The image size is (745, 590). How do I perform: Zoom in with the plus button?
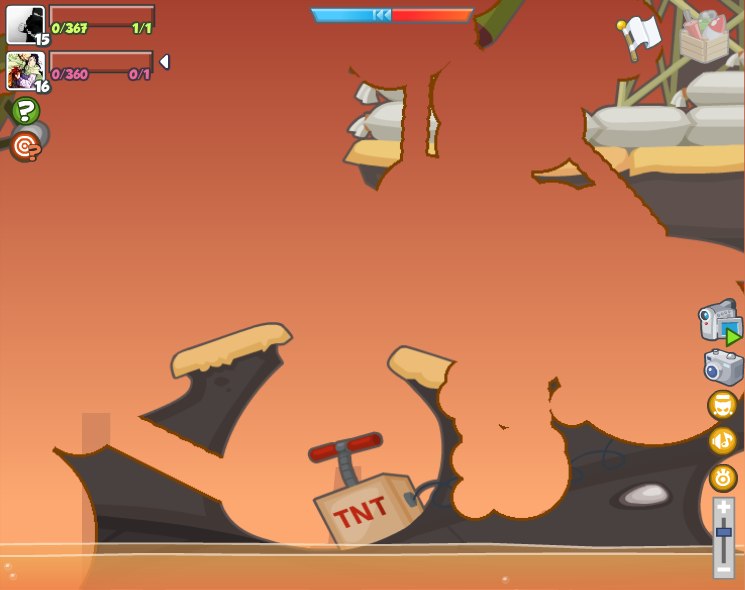(x=724, y=509)
